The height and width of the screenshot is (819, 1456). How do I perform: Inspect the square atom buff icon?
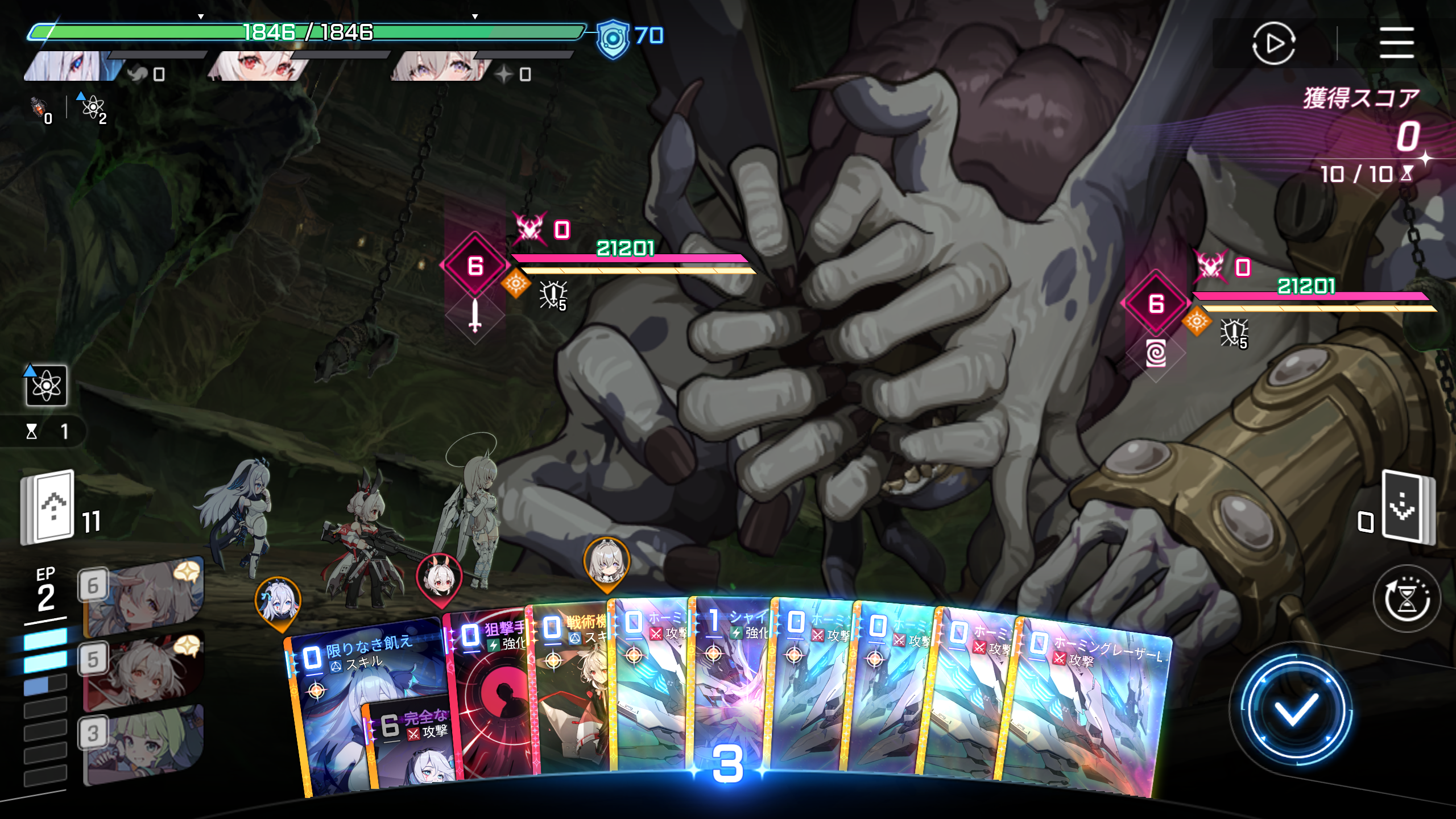[46, 386]
